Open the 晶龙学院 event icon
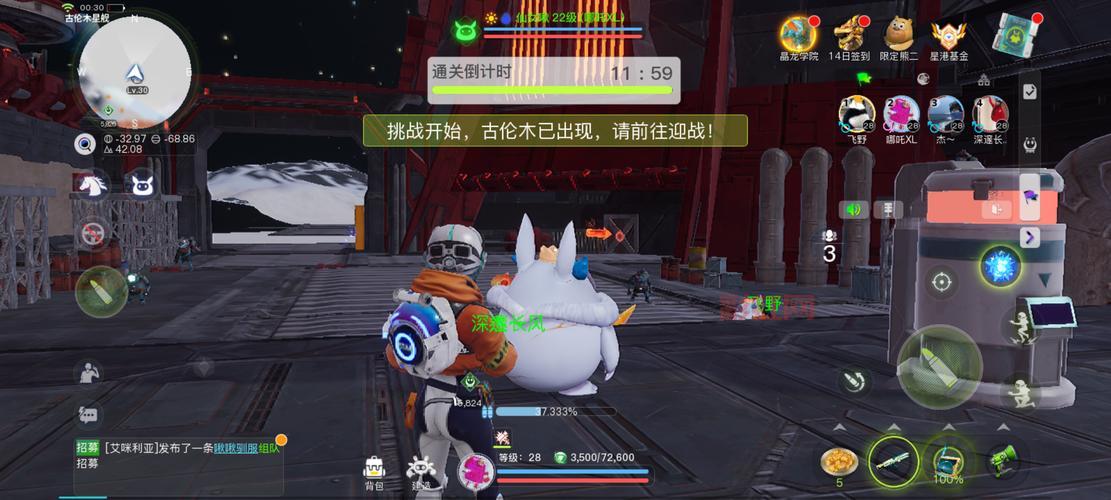1111x500 pixels. pos(798,33)
